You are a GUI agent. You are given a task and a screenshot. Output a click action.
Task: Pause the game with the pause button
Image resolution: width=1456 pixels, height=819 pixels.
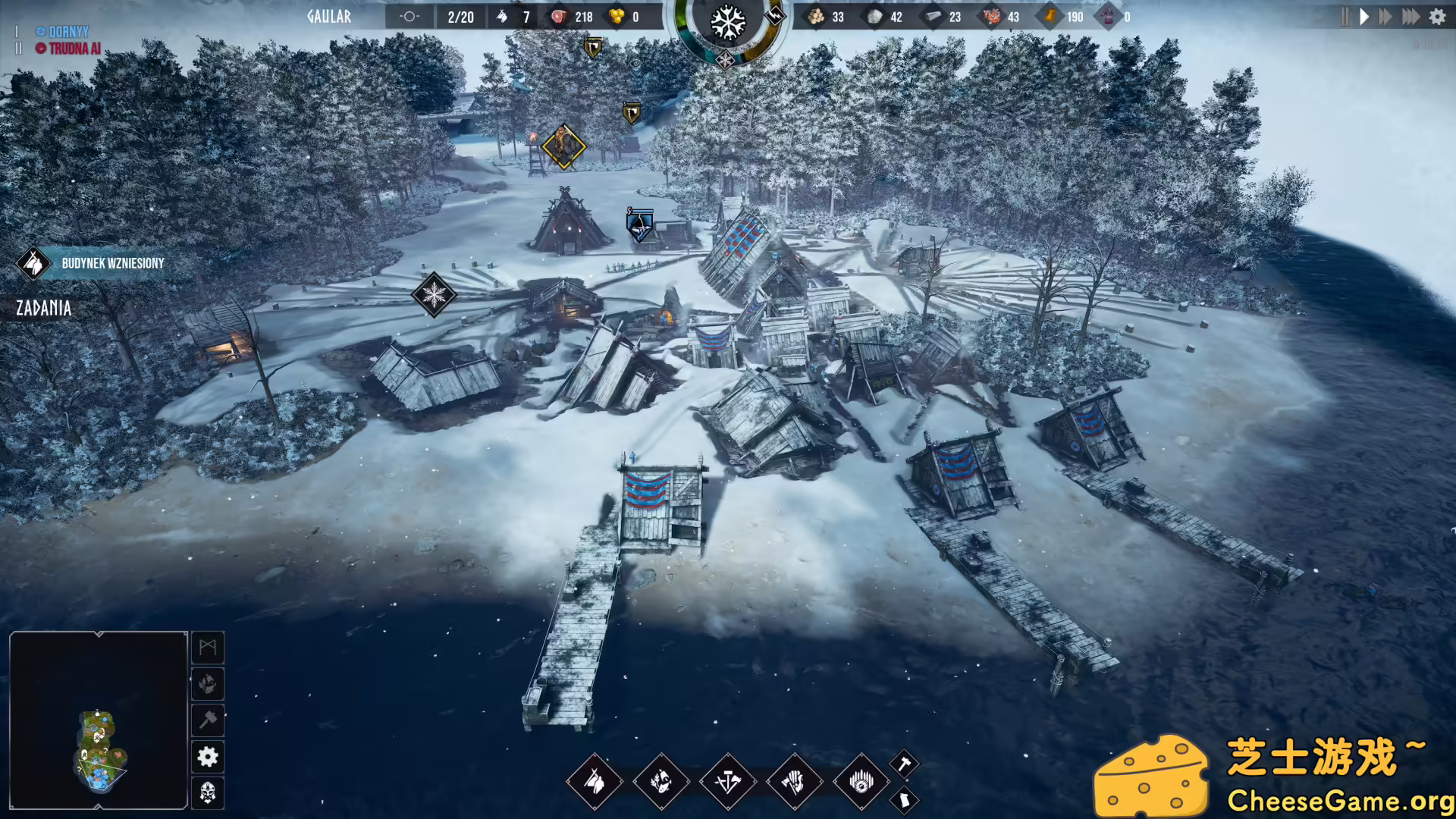coord(1344,16)
